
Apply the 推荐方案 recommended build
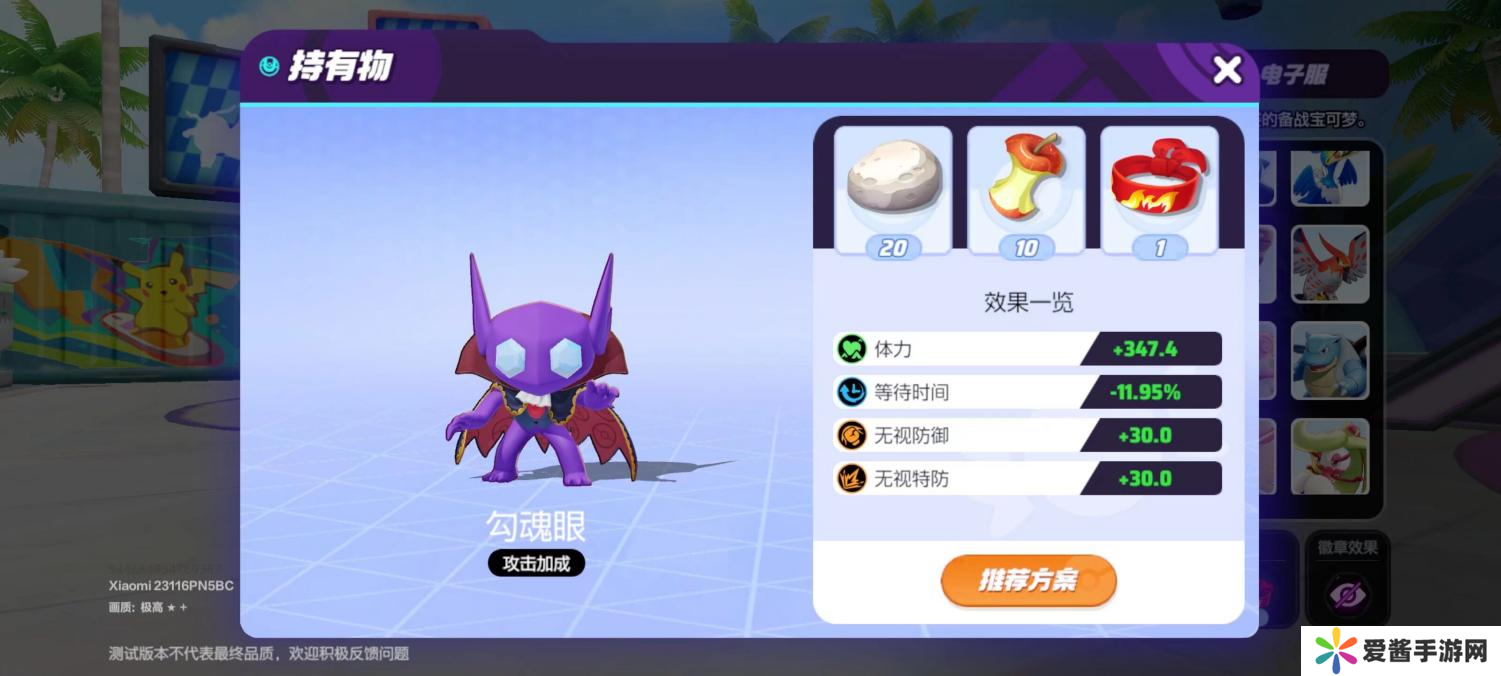(1028, 580)
